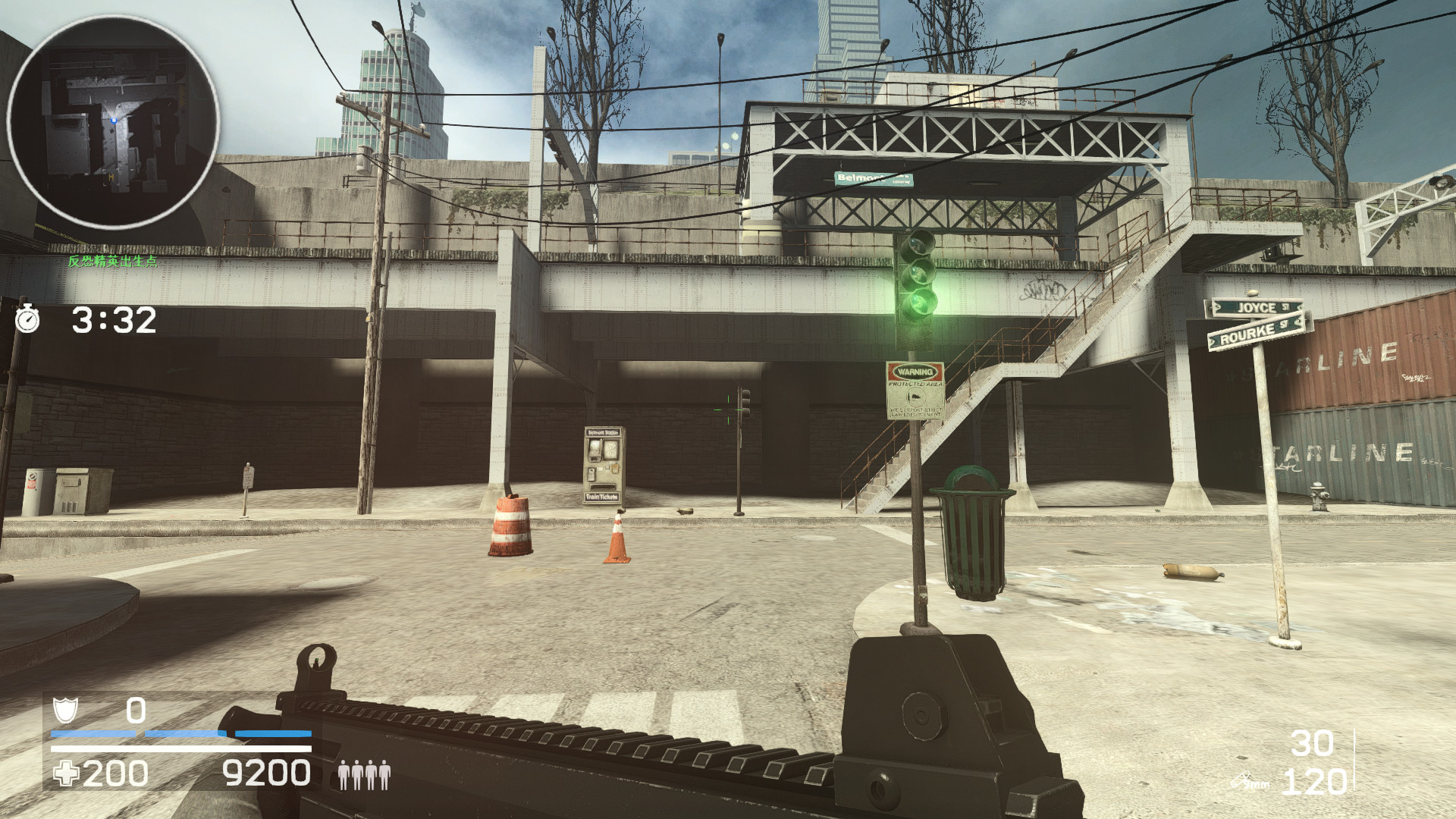Toggle the crosshair in the screen center
Image resolution: width=1456 pixels, height=819 pixels.
tap(728, 409)
